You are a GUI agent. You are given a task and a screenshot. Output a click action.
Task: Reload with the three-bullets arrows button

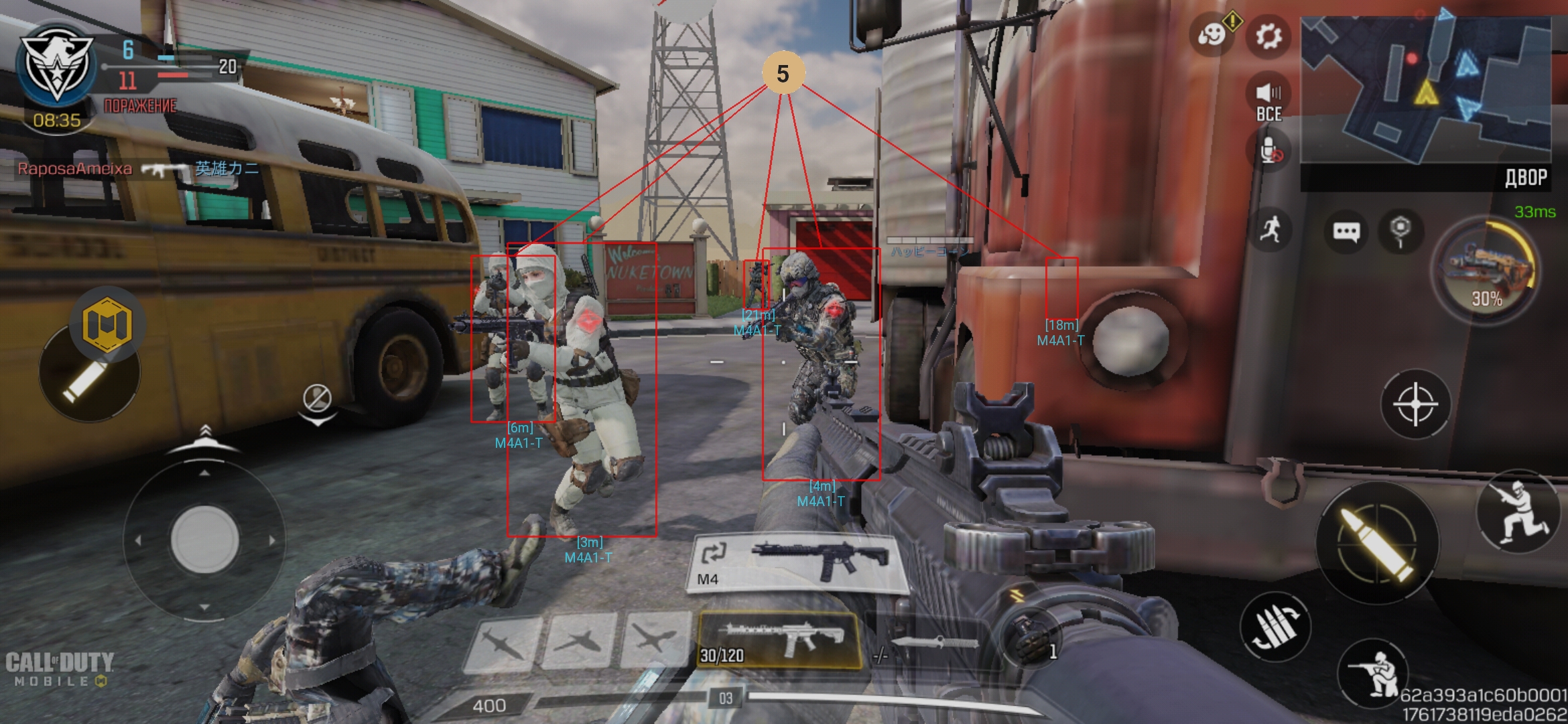click(x=1274, y=627)
